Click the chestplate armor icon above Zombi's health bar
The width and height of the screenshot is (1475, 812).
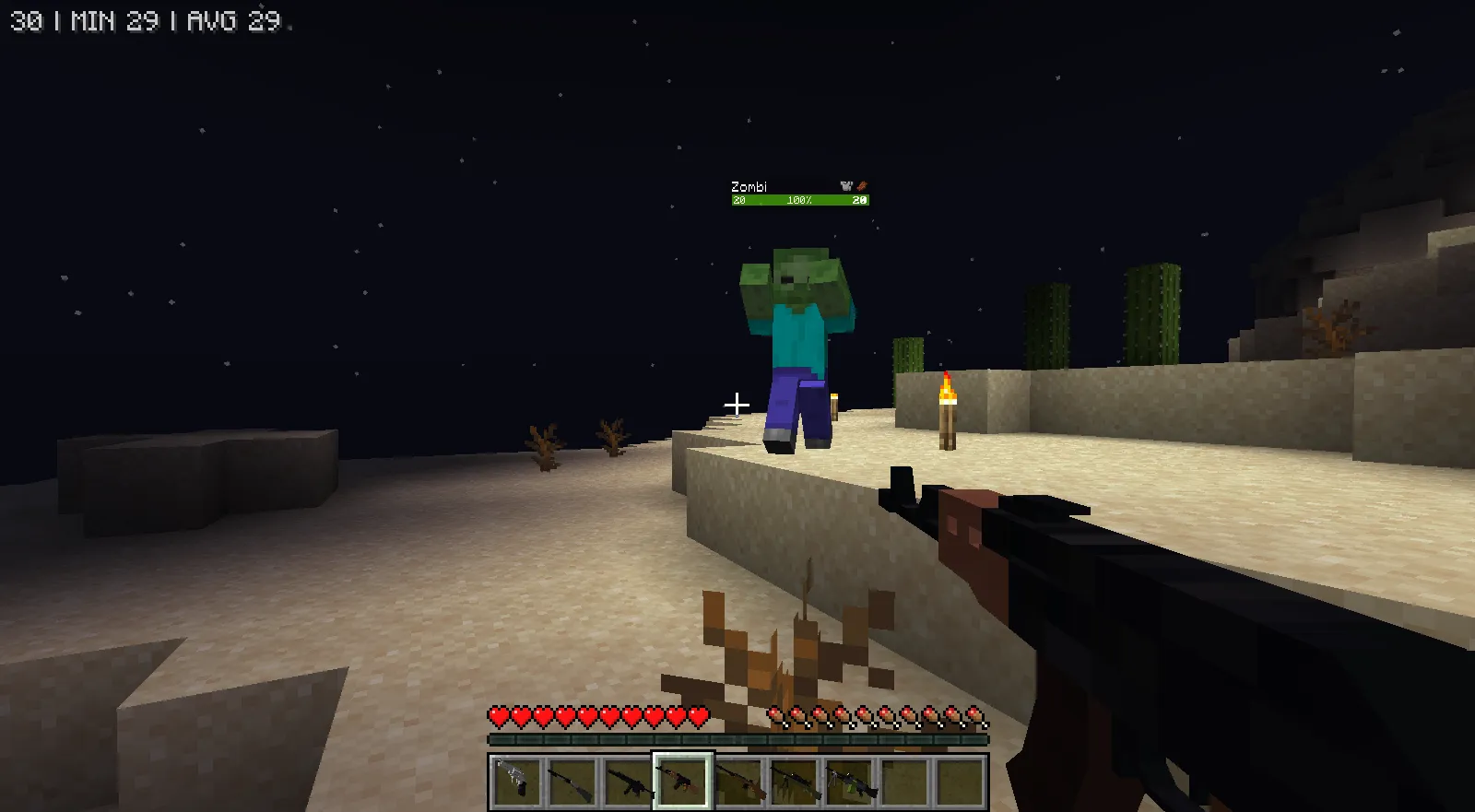846,186
